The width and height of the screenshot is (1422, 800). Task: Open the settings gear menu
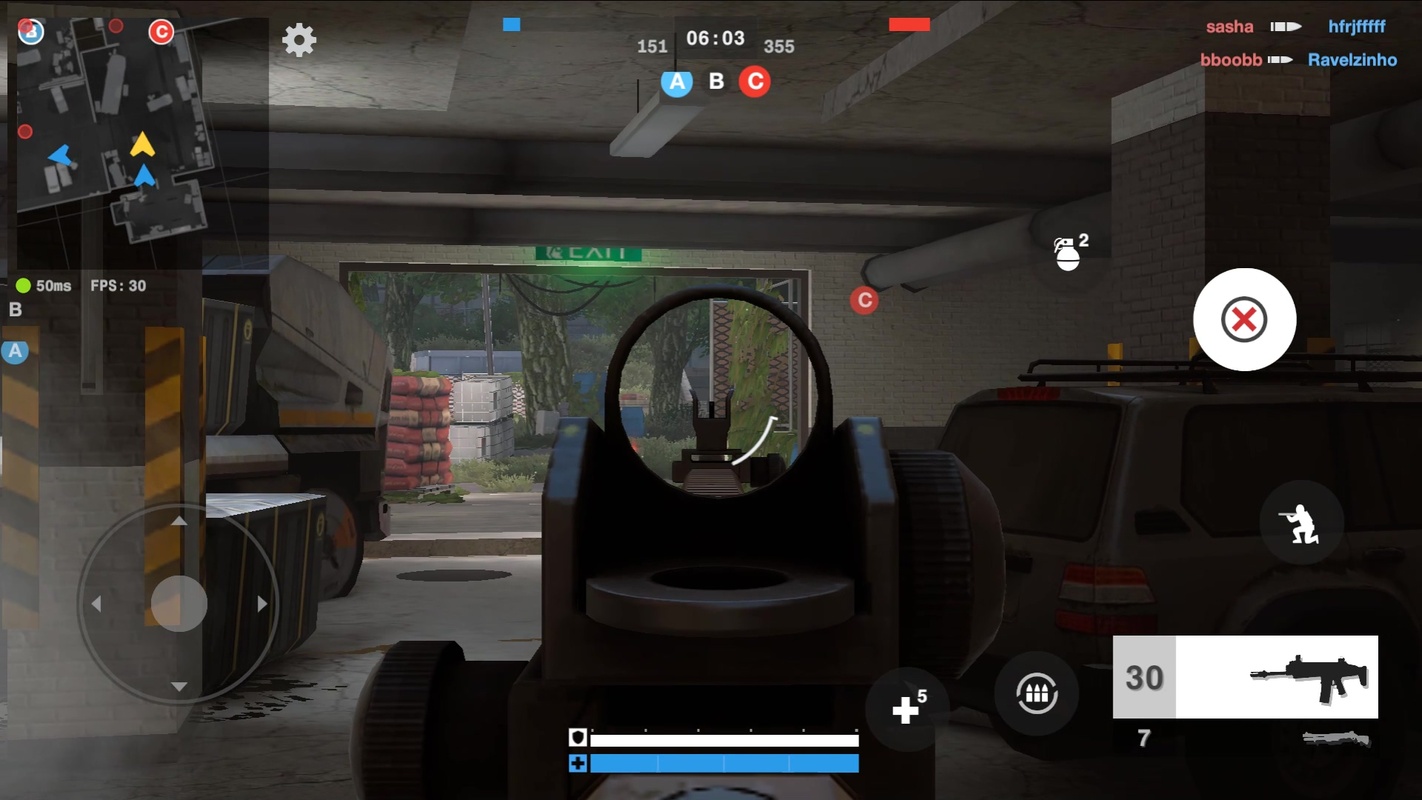(299, 40)
